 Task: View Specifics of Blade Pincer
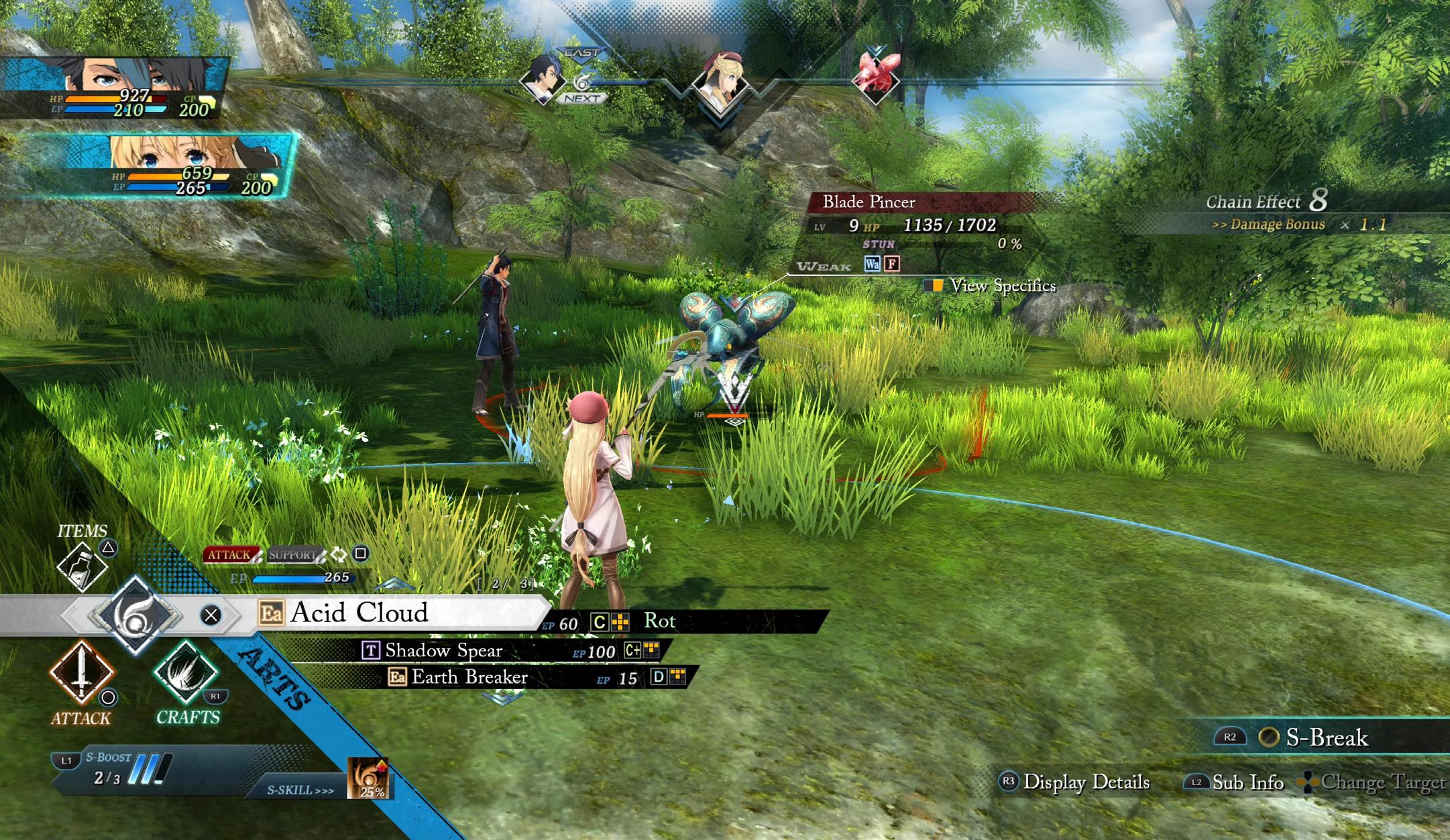[x=1002, y=286]
